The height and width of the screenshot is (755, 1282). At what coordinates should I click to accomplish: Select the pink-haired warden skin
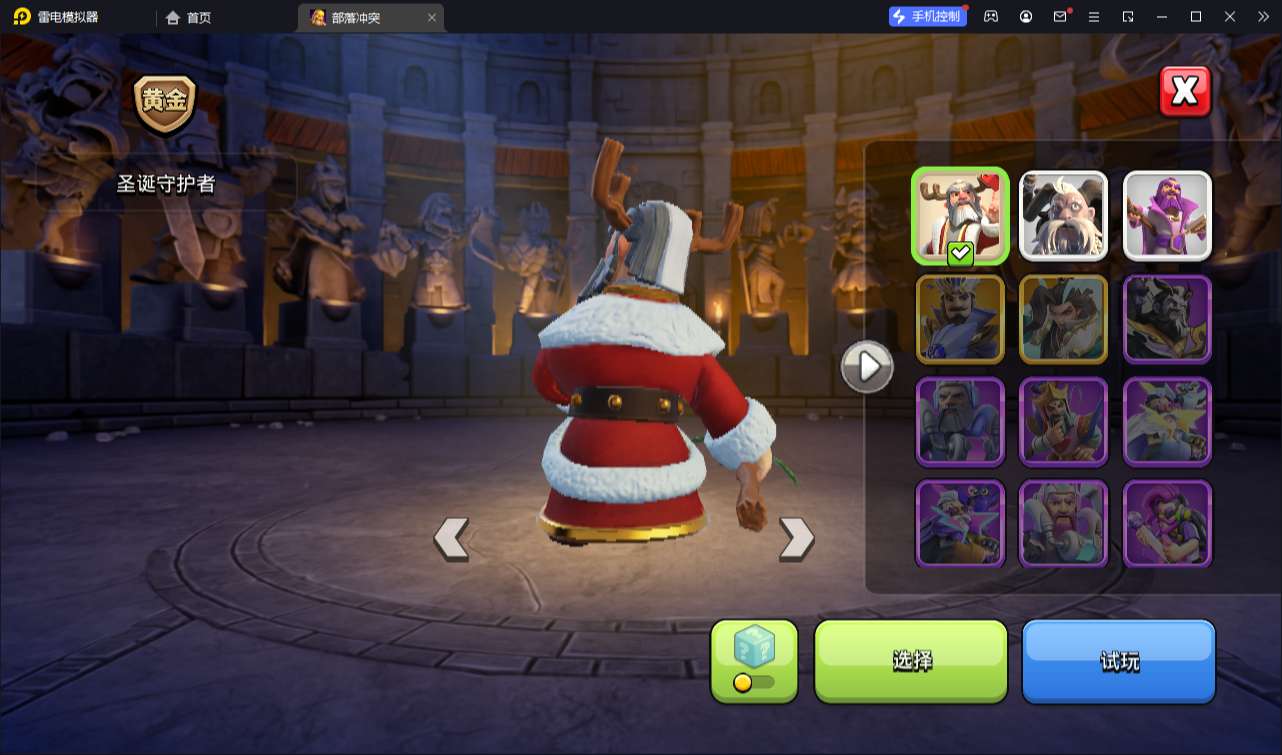[1167, 524]
